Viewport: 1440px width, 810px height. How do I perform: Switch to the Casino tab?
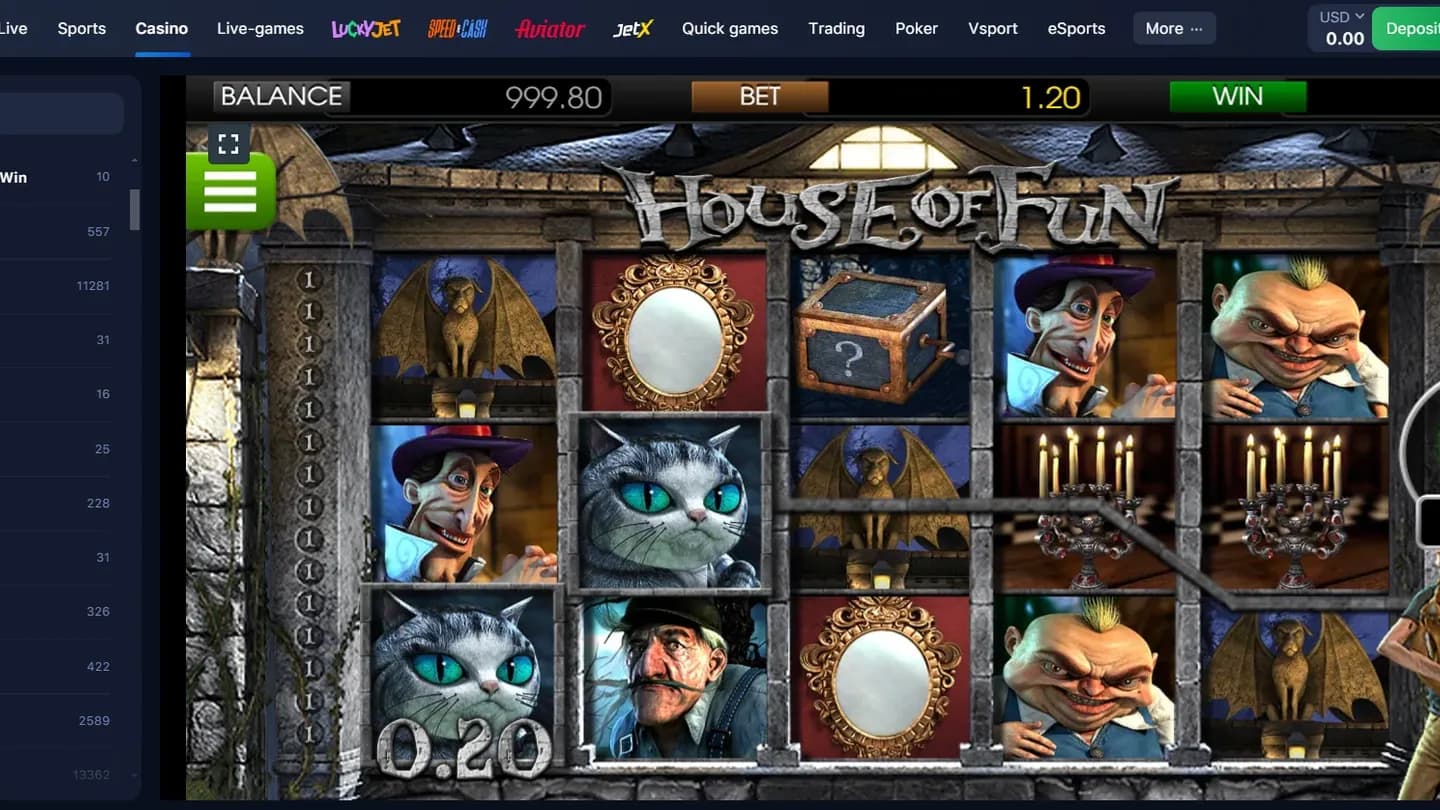[161, 29]
